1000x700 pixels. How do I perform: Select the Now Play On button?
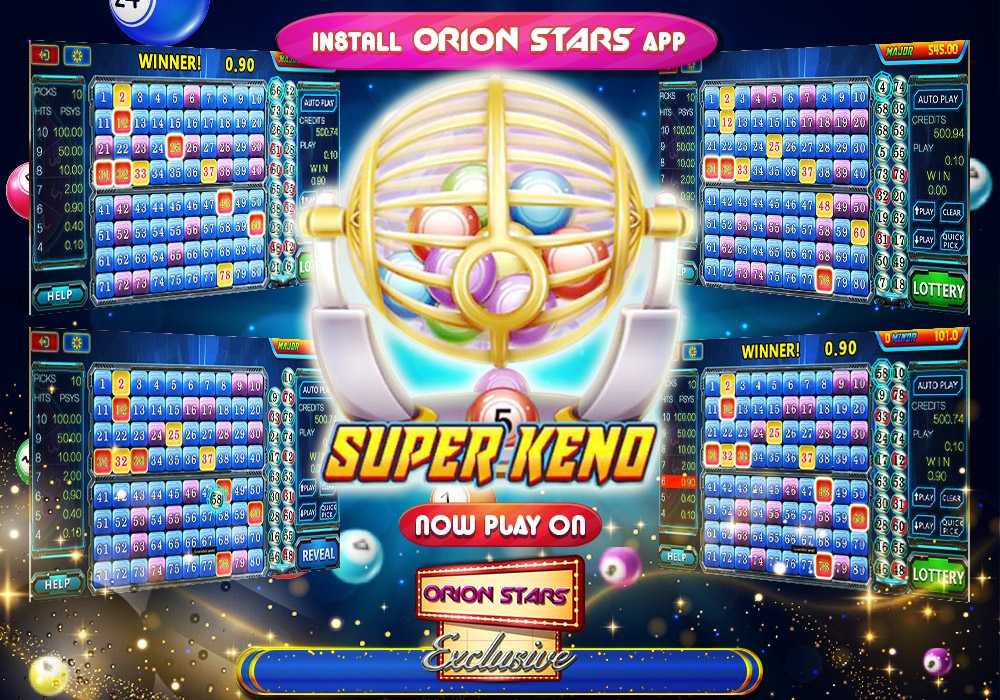[500, 525]
